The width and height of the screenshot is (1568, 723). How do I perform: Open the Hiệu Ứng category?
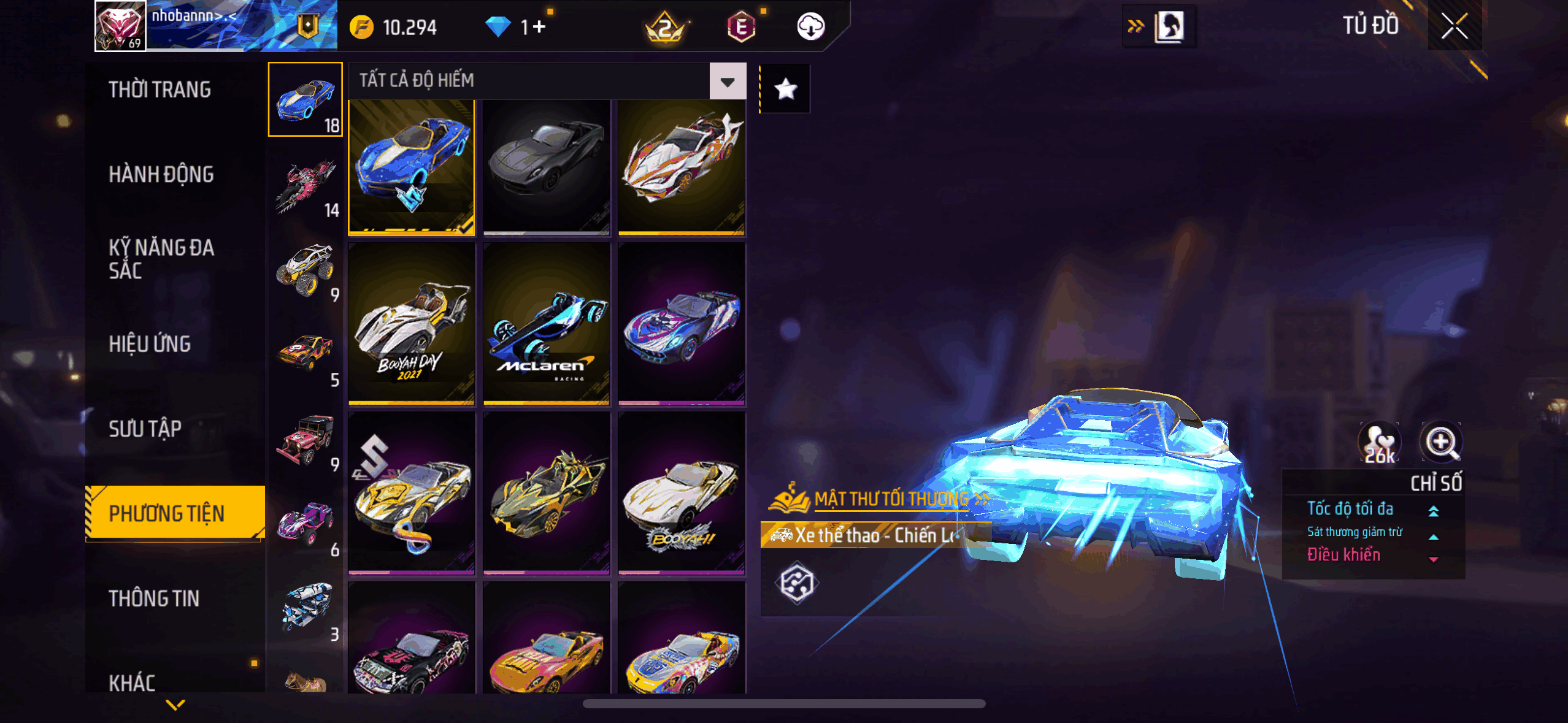[x=150, y=344]
